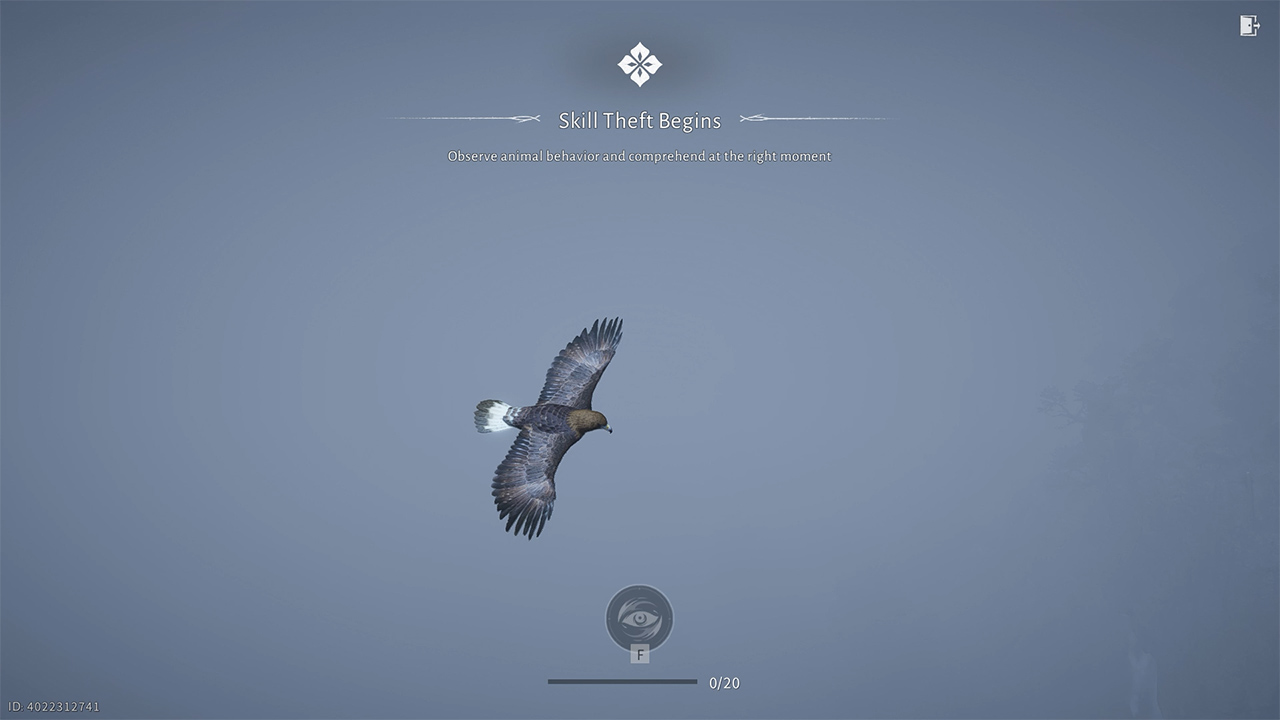
Task: Expand the Skill Theft Begins header
Action: tap(640, 119)
